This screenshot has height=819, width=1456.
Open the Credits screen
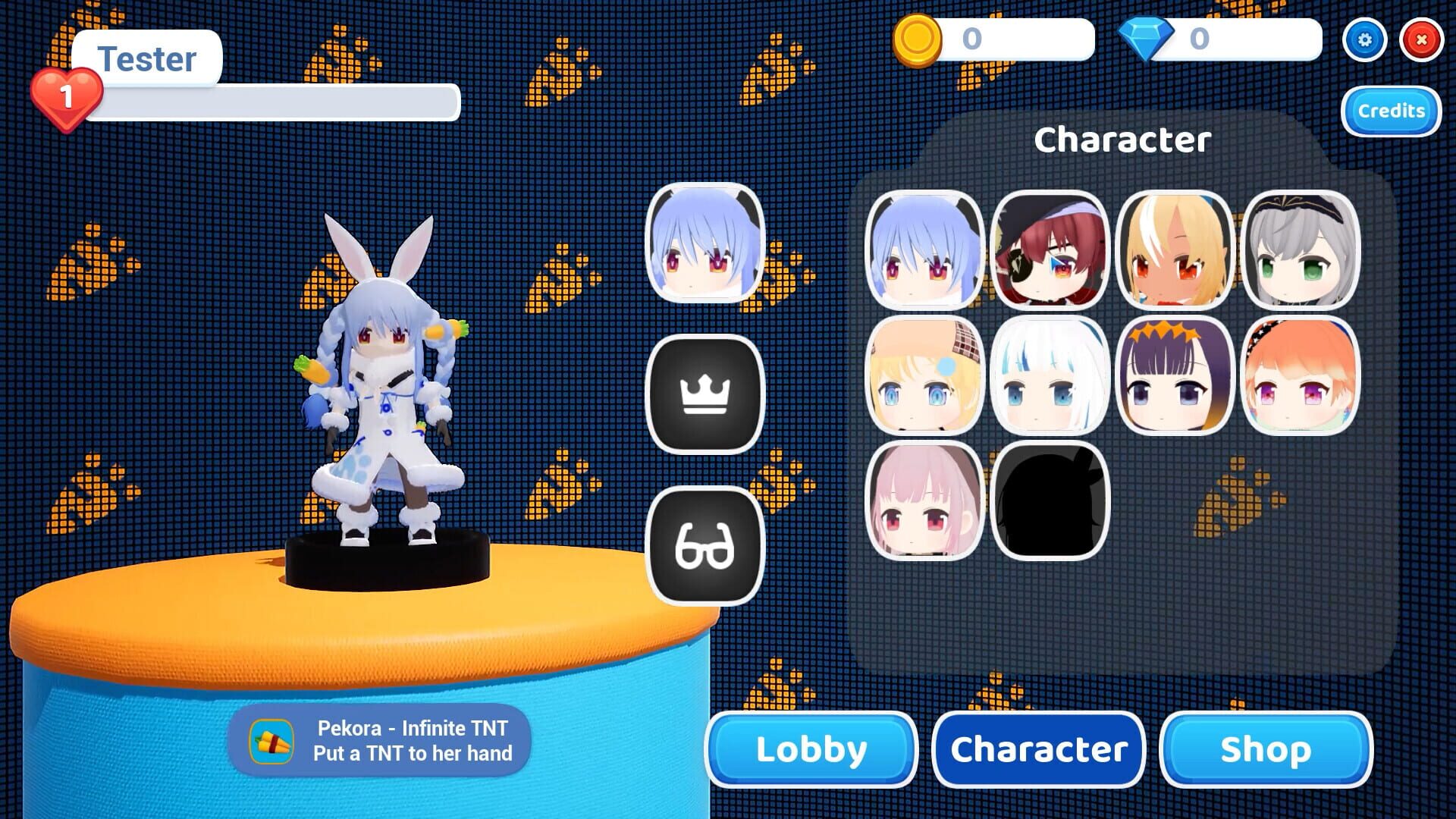[1390, 111]
